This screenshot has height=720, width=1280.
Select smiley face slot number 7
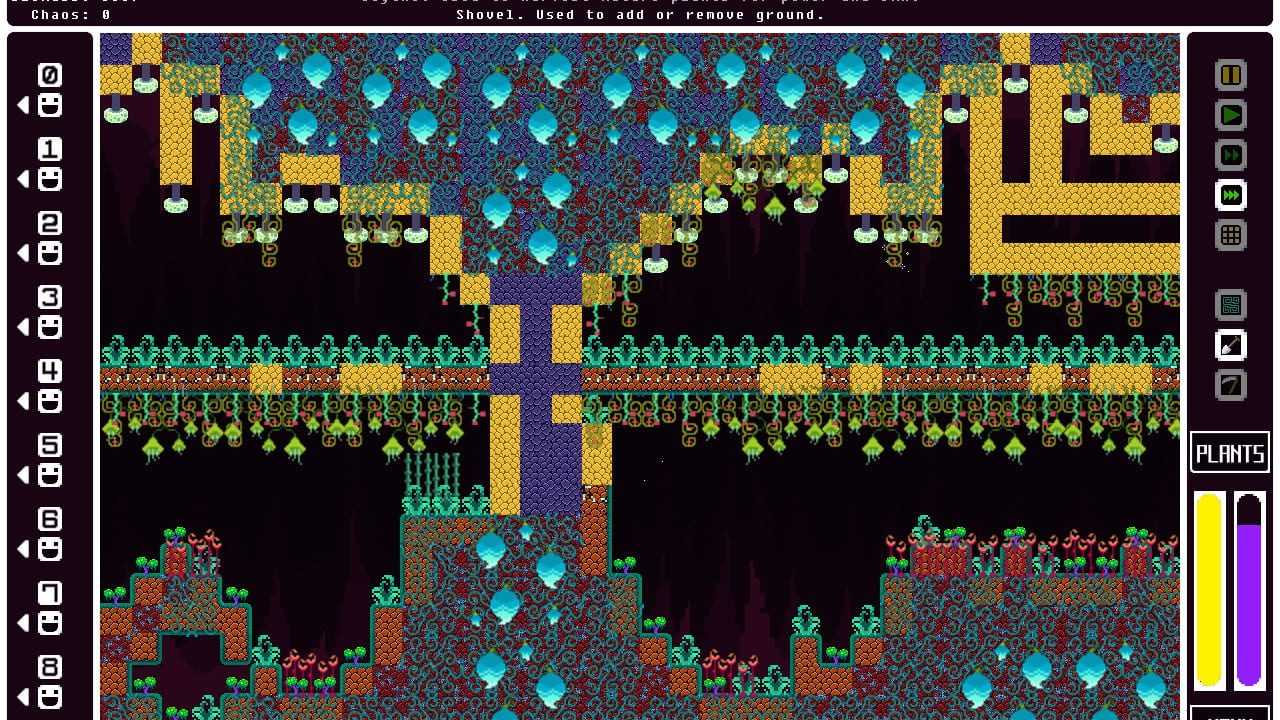[49, 623]
